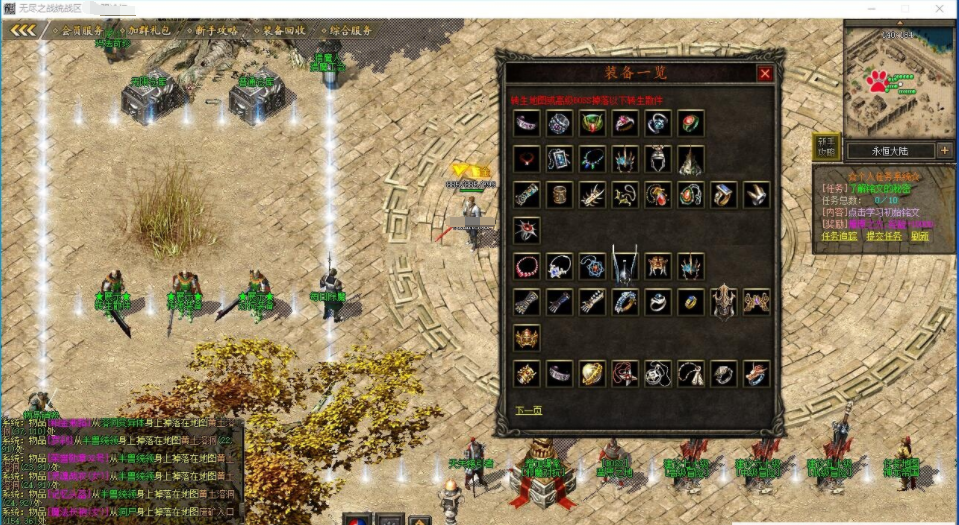
Task: Open the 加群礼包 menu
Action: click(146, 31)
